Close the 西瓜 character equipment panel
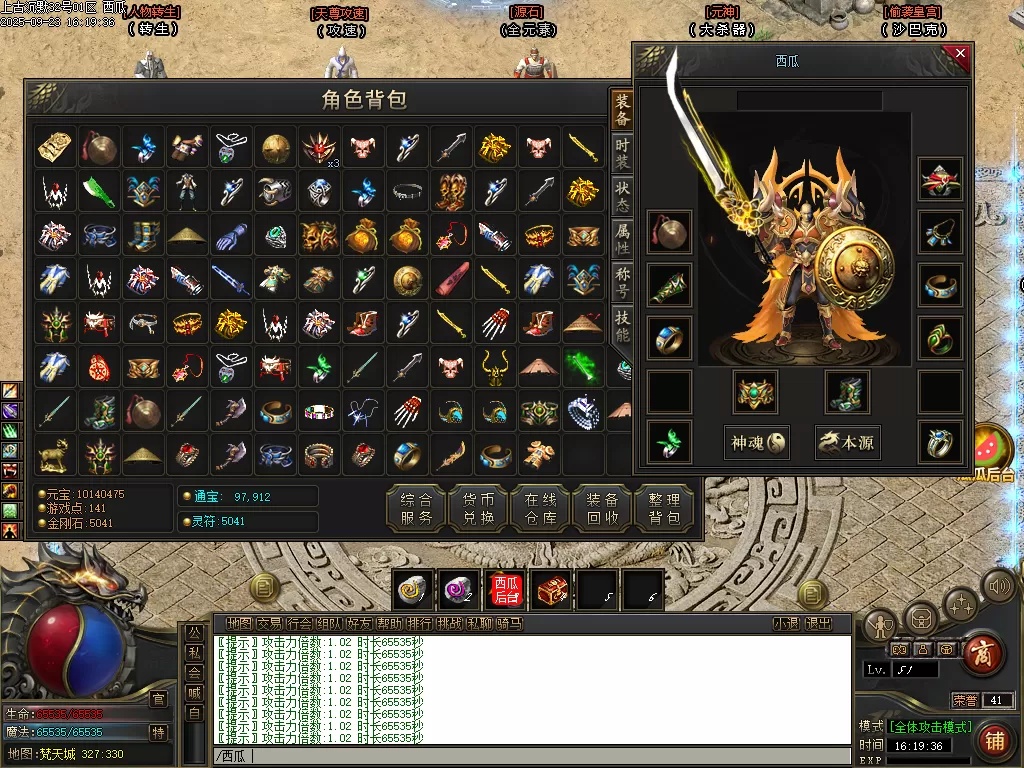This screenshot has height=768, width=1024. [960, 54]
